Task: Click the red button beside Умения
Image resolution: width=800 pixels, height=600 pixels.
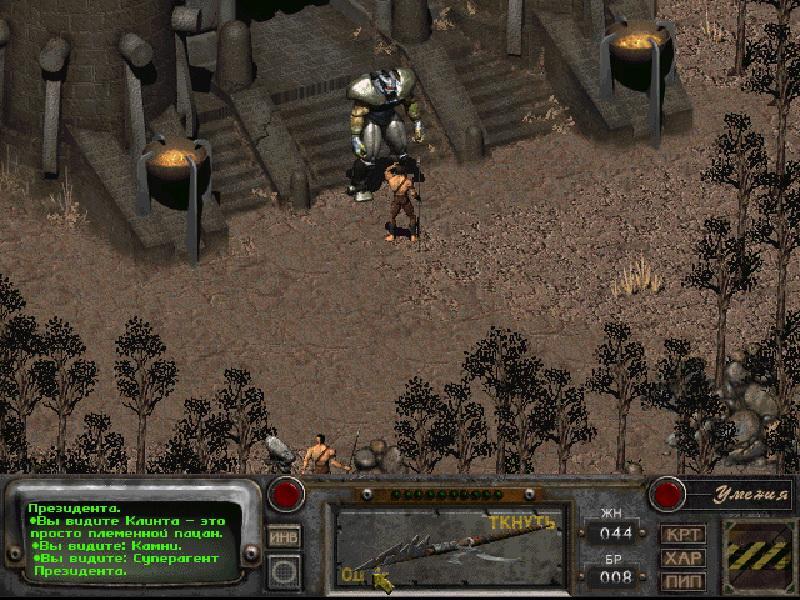Action: pos(665,494)
